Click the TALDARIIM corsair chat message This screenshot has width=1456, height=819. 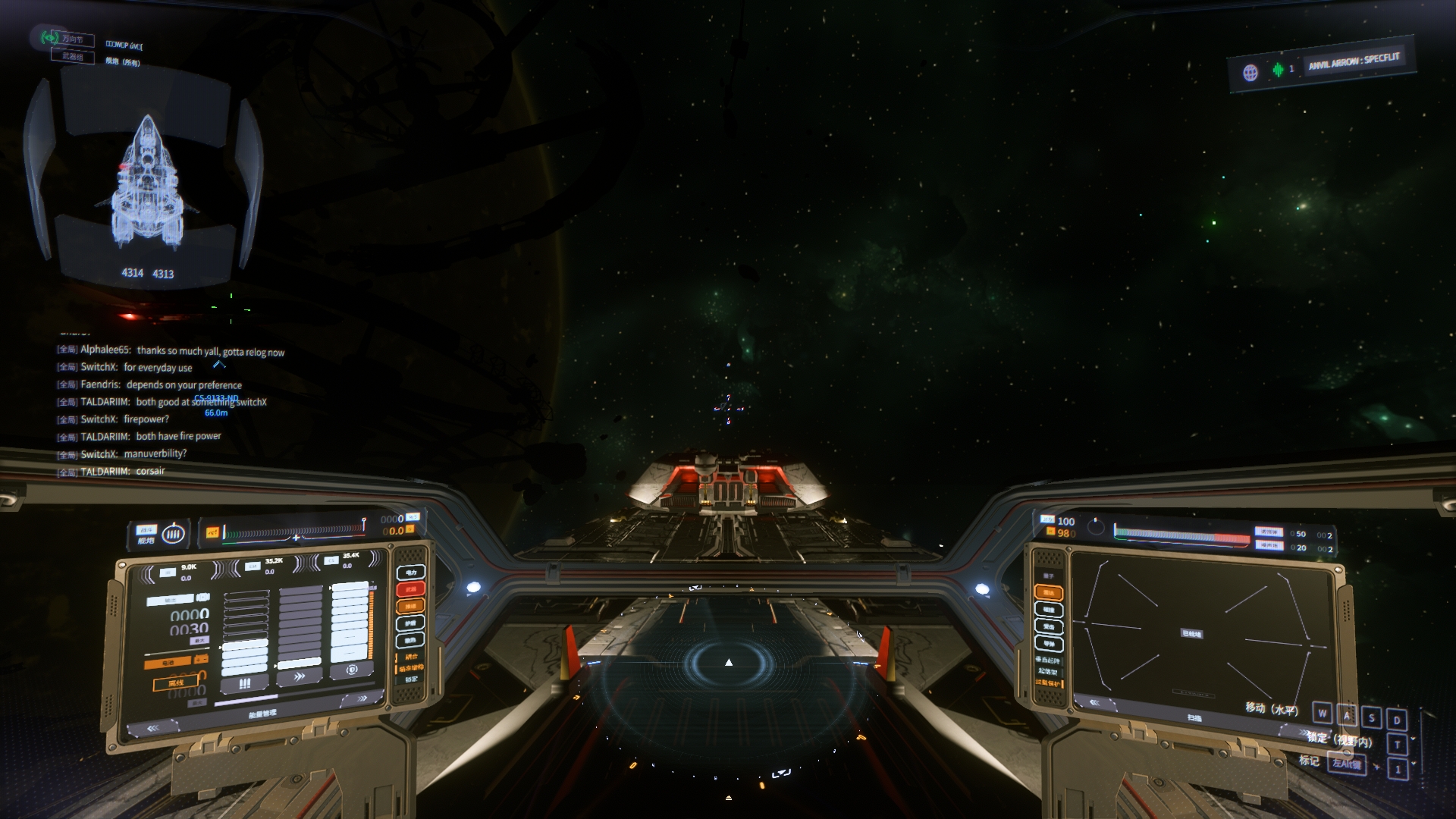click(x=123, y=472)
